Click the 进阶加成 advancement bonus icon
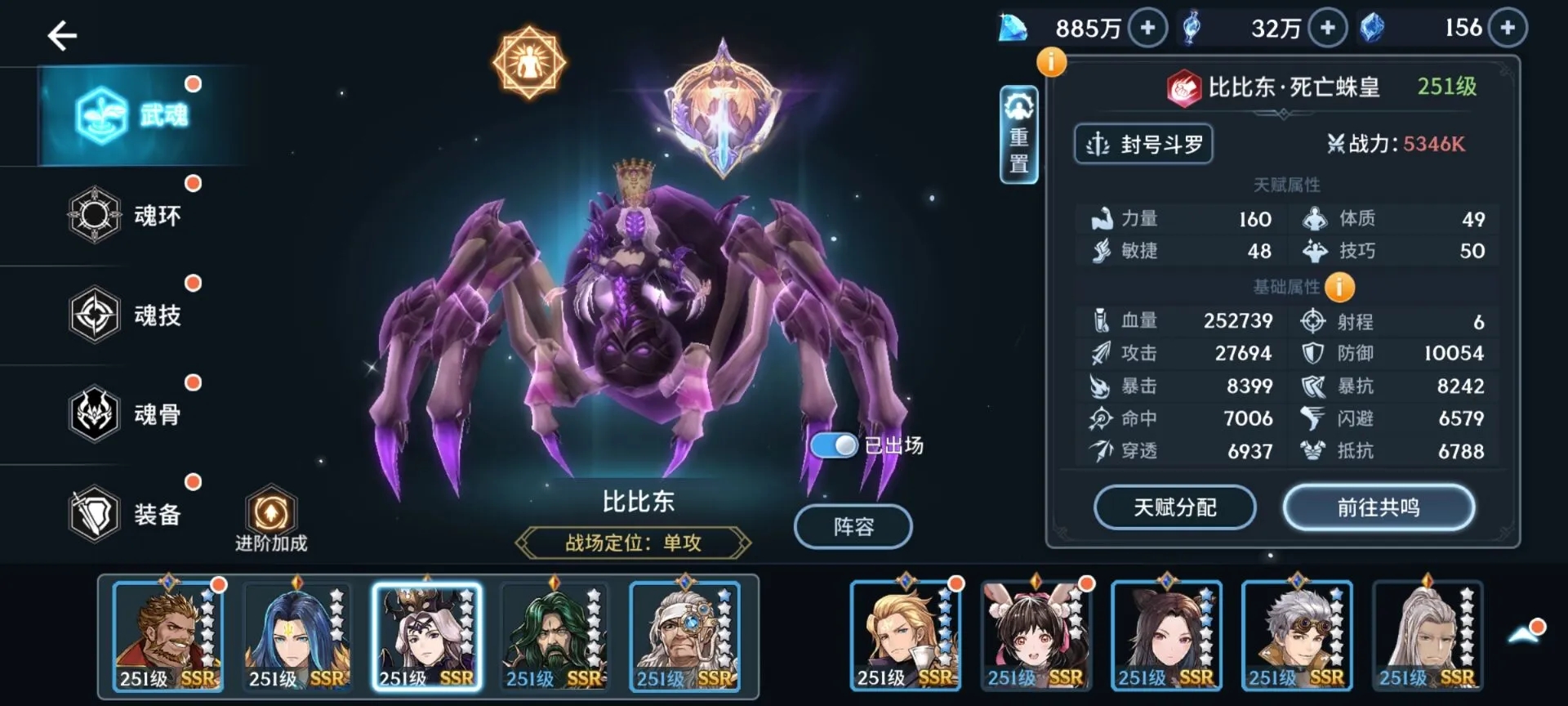This screenshot has width=1568, height=706. [x=273, y=511]
